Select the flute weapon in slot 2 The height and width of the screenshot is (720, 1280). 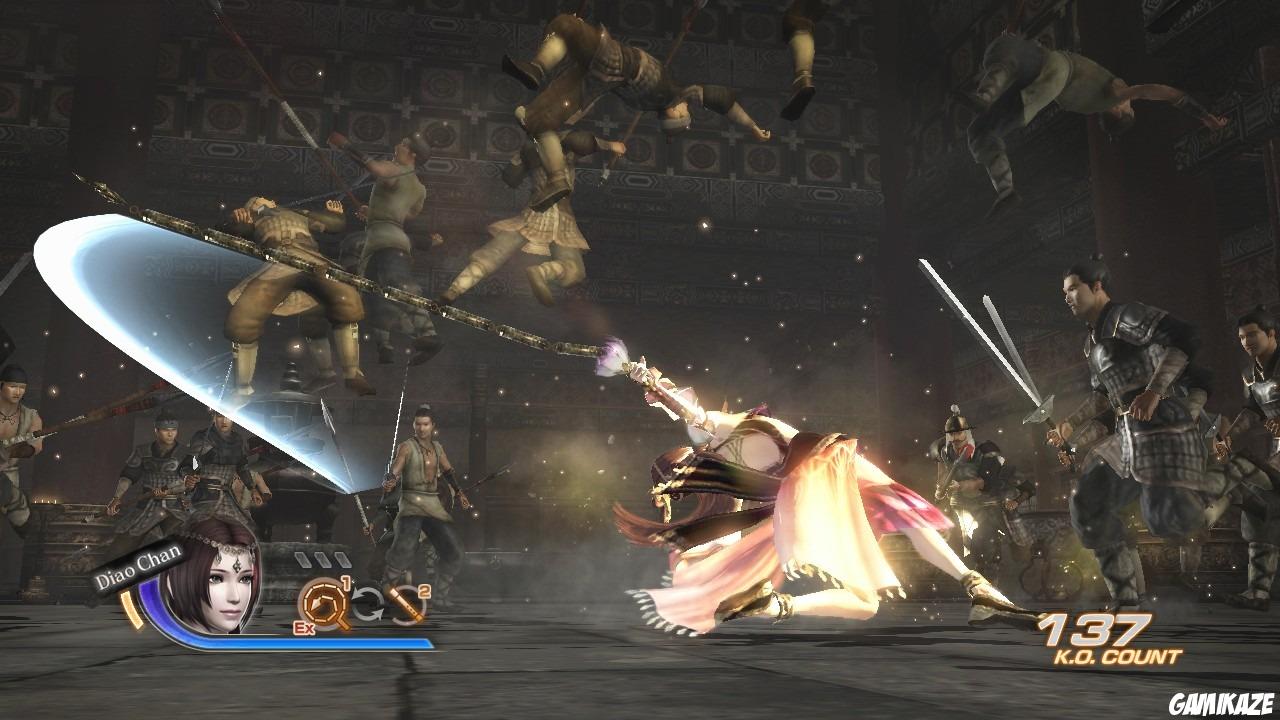(x=405, y=604)
